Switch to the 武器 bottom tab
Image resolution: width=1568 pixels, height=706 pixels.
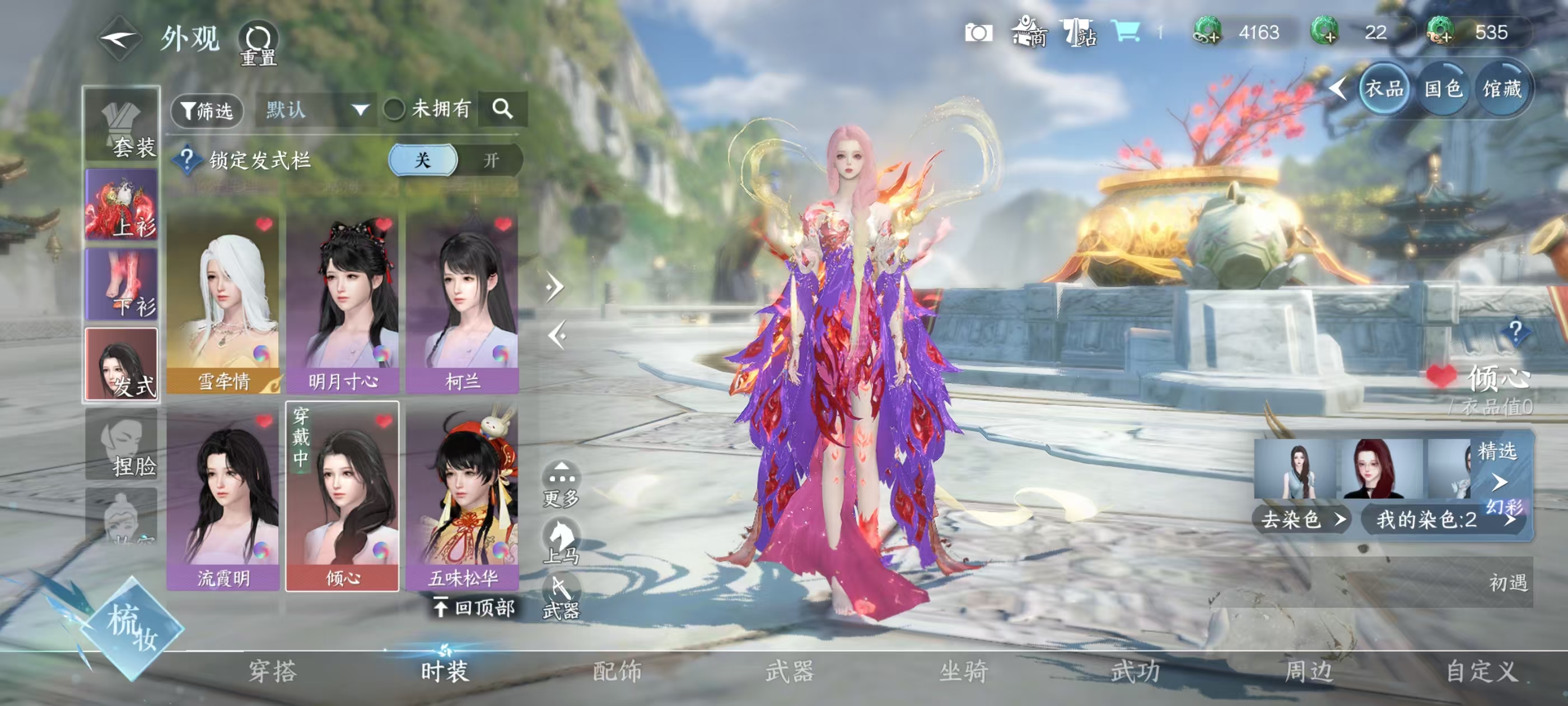click(790, 671)
